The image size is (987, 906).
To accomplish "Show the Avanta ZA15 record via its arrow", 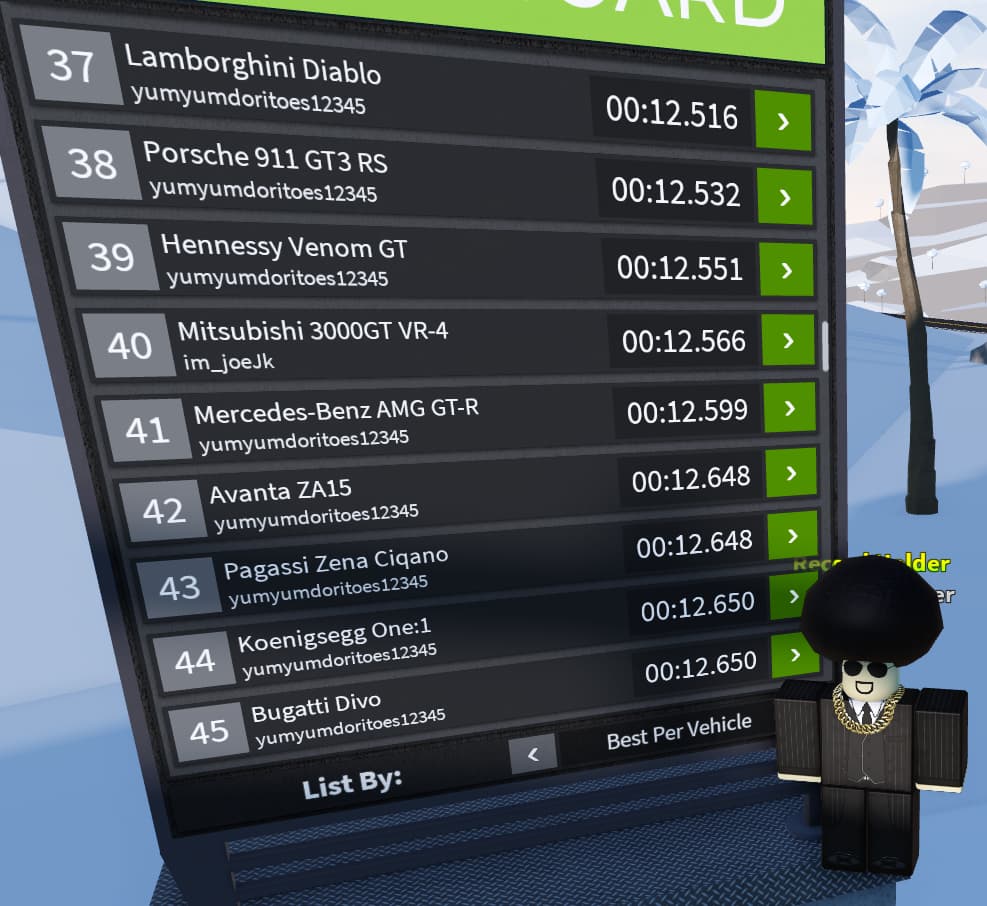I will click(793, 473).
